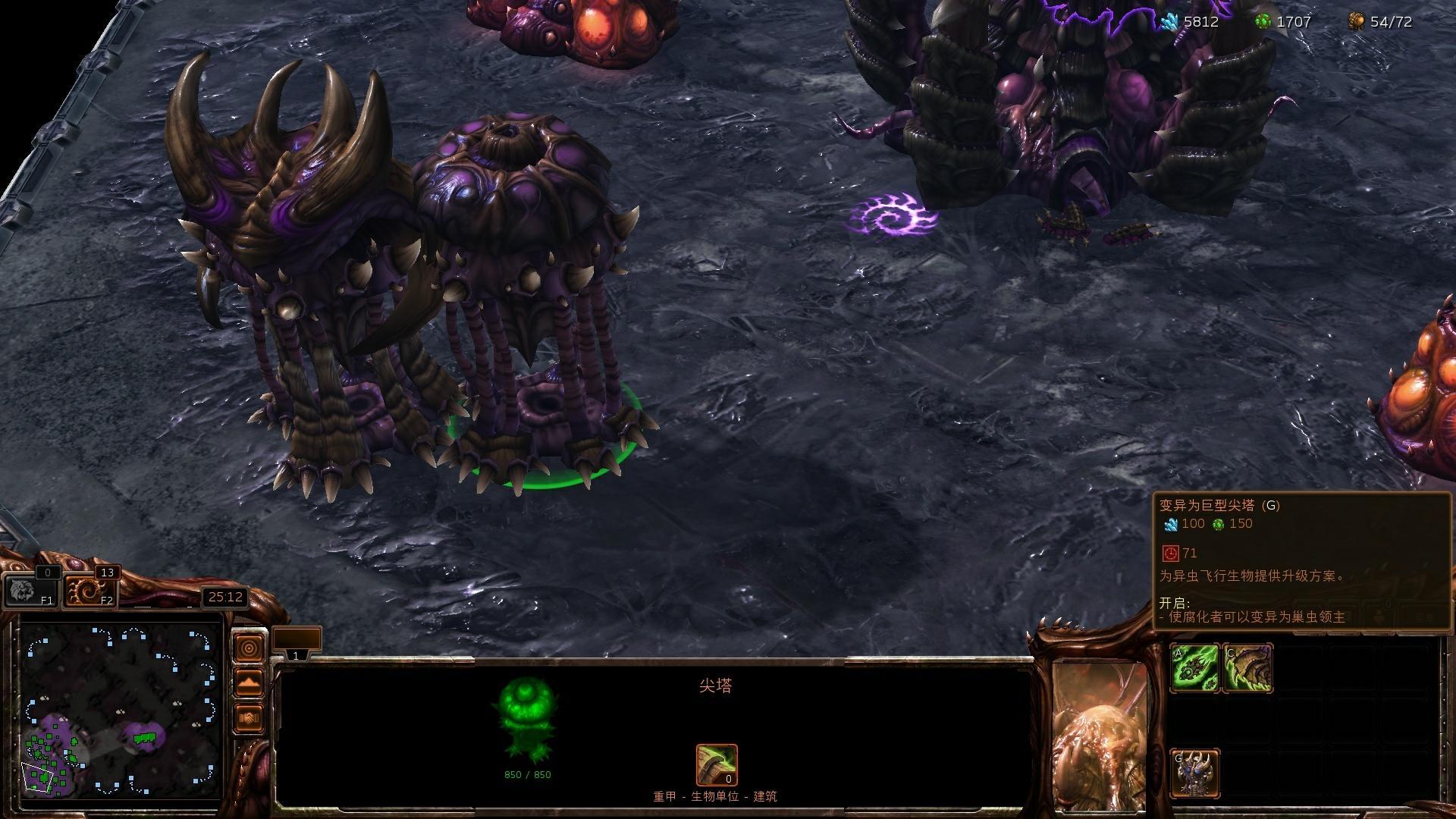Toggle the minimap terrain view button

[249, 682]
